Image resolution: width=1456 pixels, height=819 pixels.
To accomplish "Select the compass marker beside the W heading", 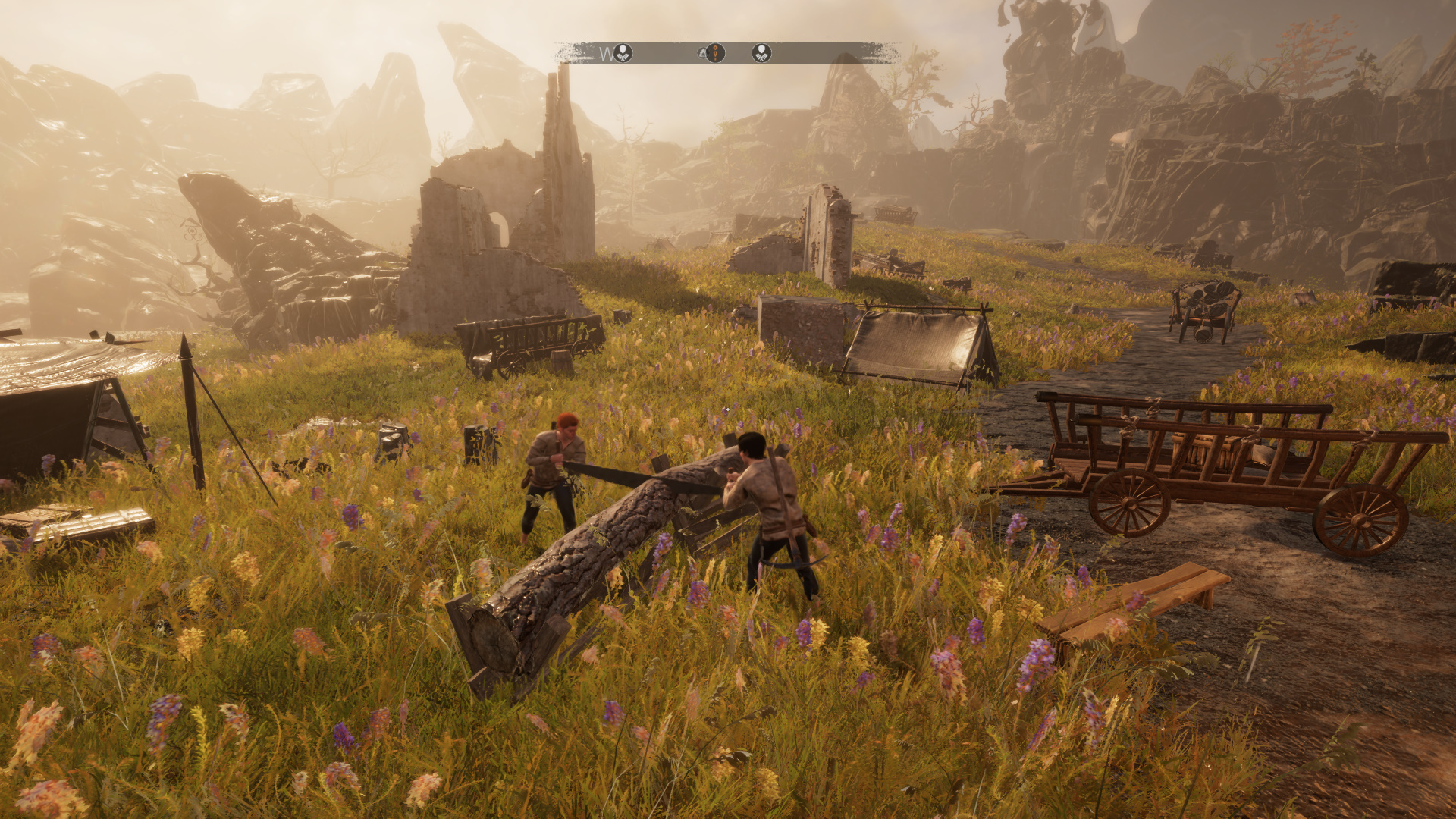I will [623, 53].
